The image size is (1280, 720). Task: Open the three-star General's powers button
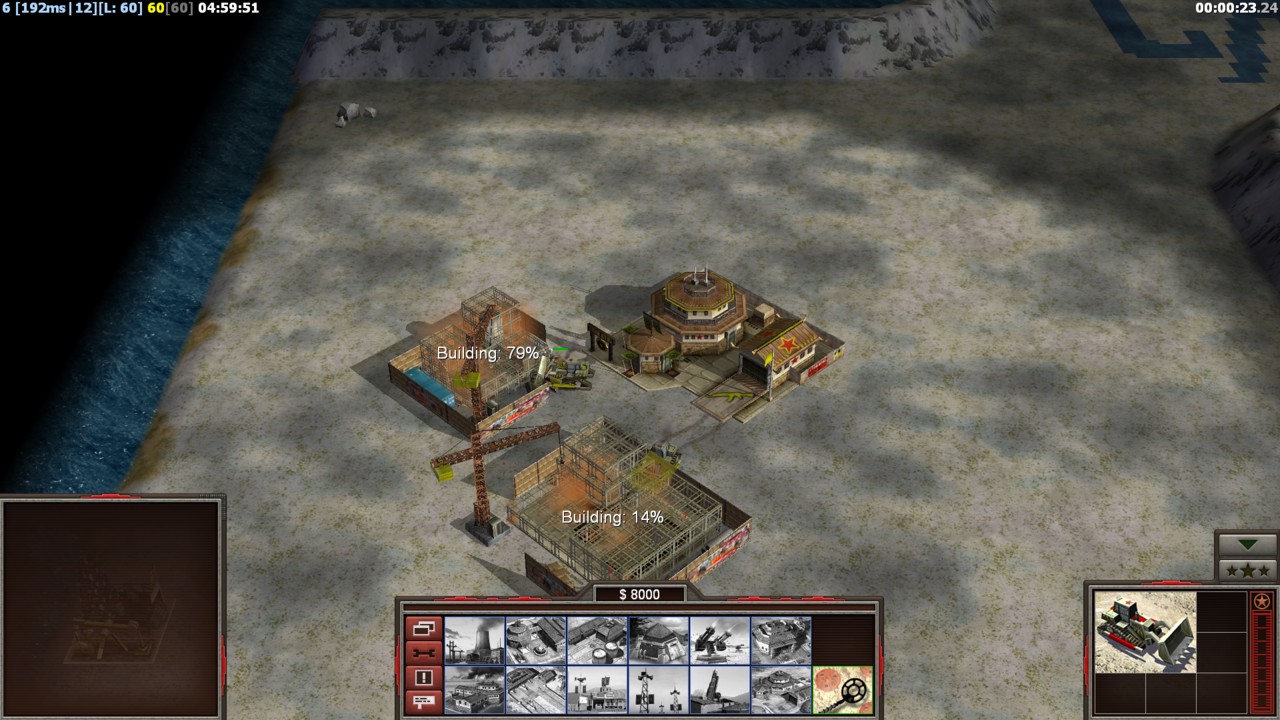tap(1247, 570)
